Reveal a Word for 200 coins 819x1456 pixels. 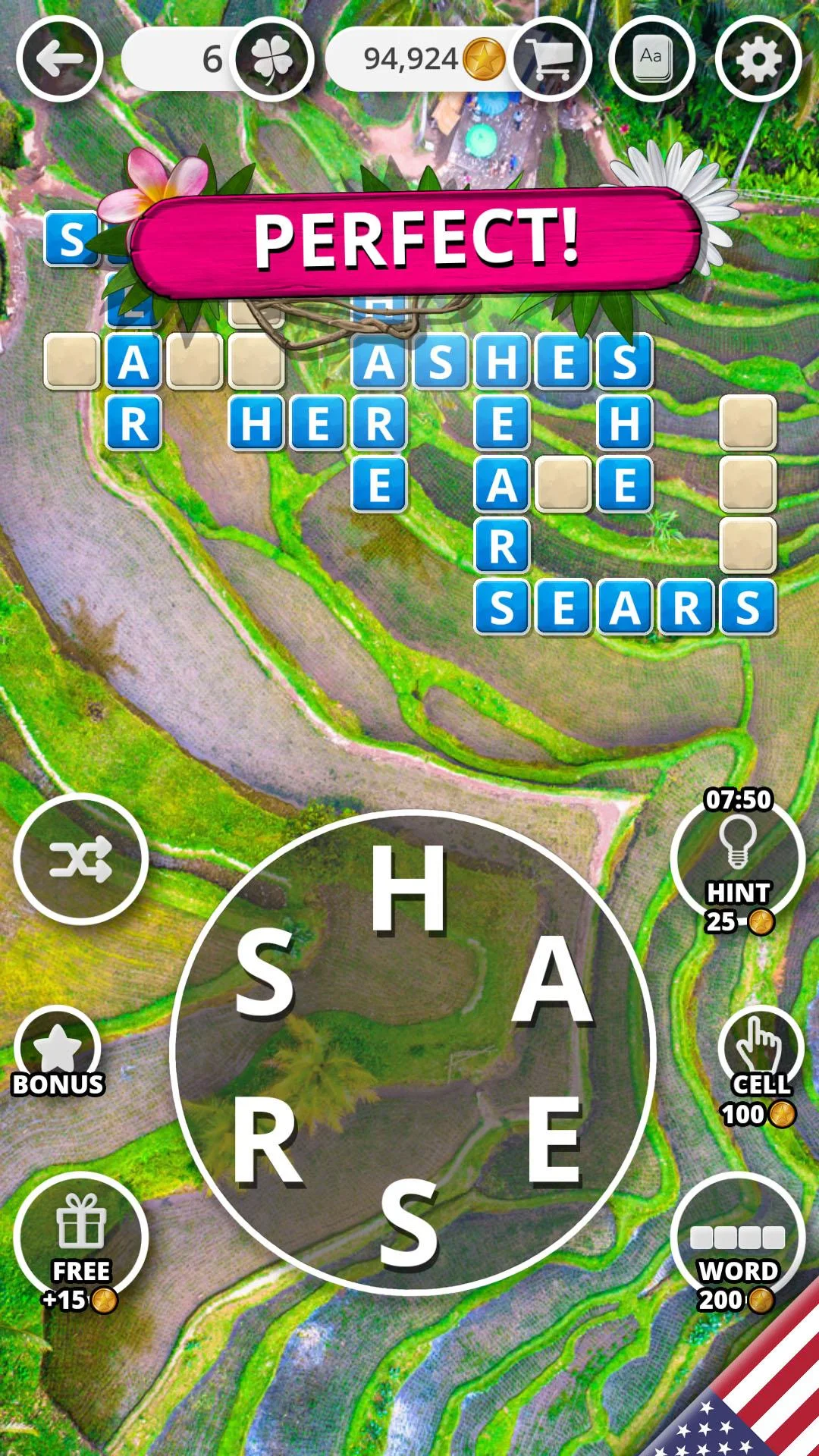(738, 1244)
